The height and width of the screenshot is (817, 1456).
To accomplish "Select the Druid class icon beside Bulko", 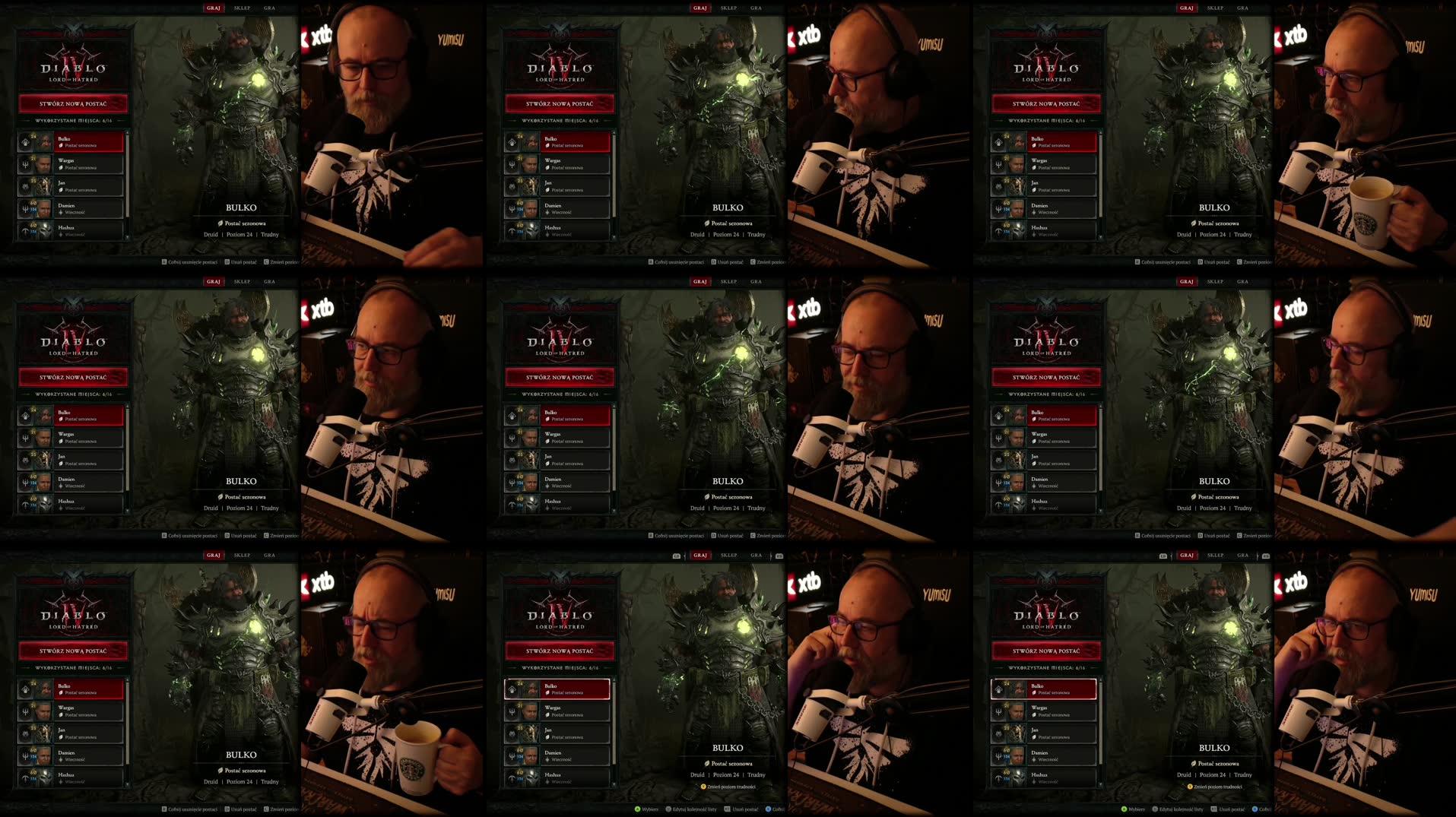I will [513, 691].
